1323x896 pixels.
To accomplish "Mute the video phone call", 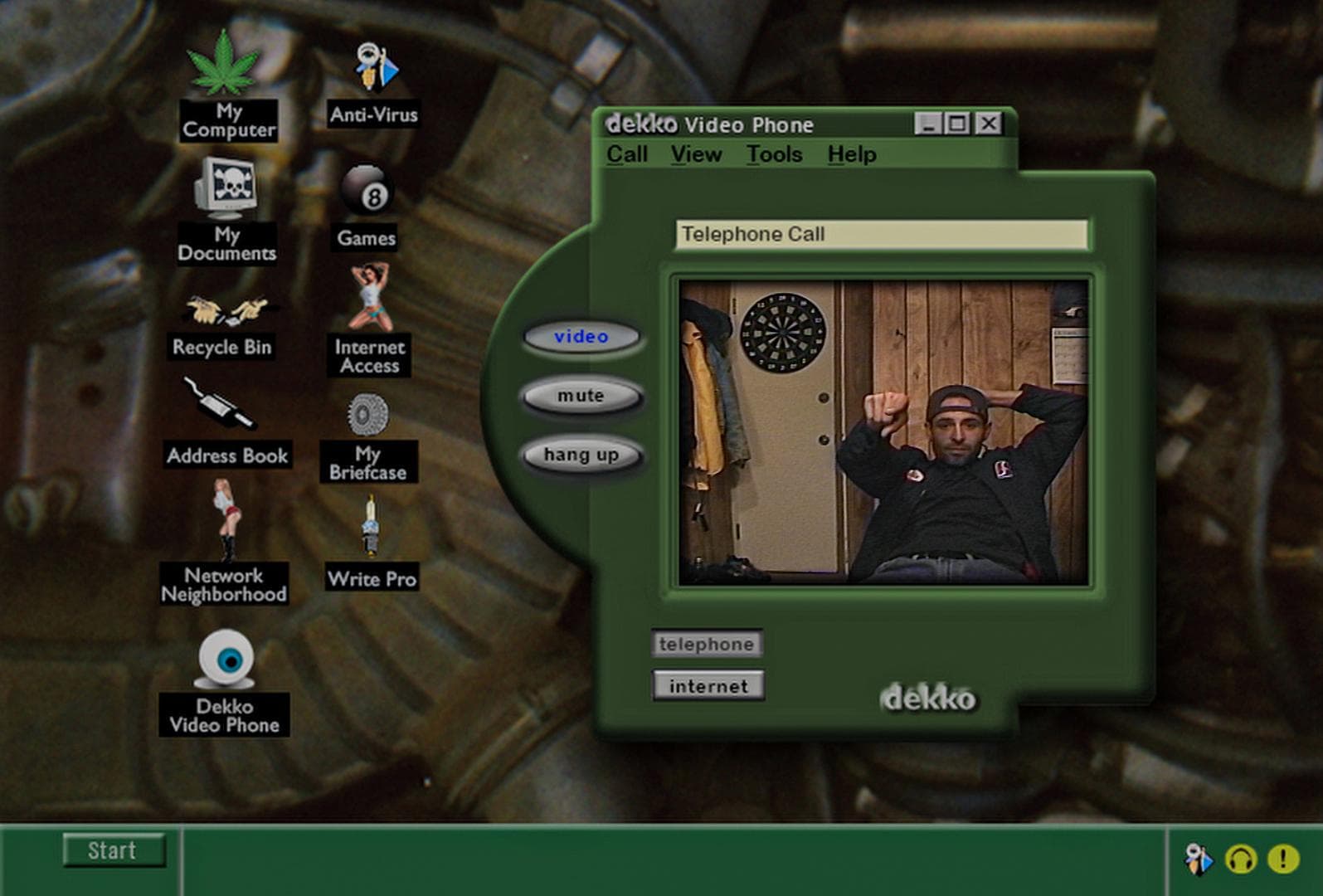I will (x=581, y=396).
